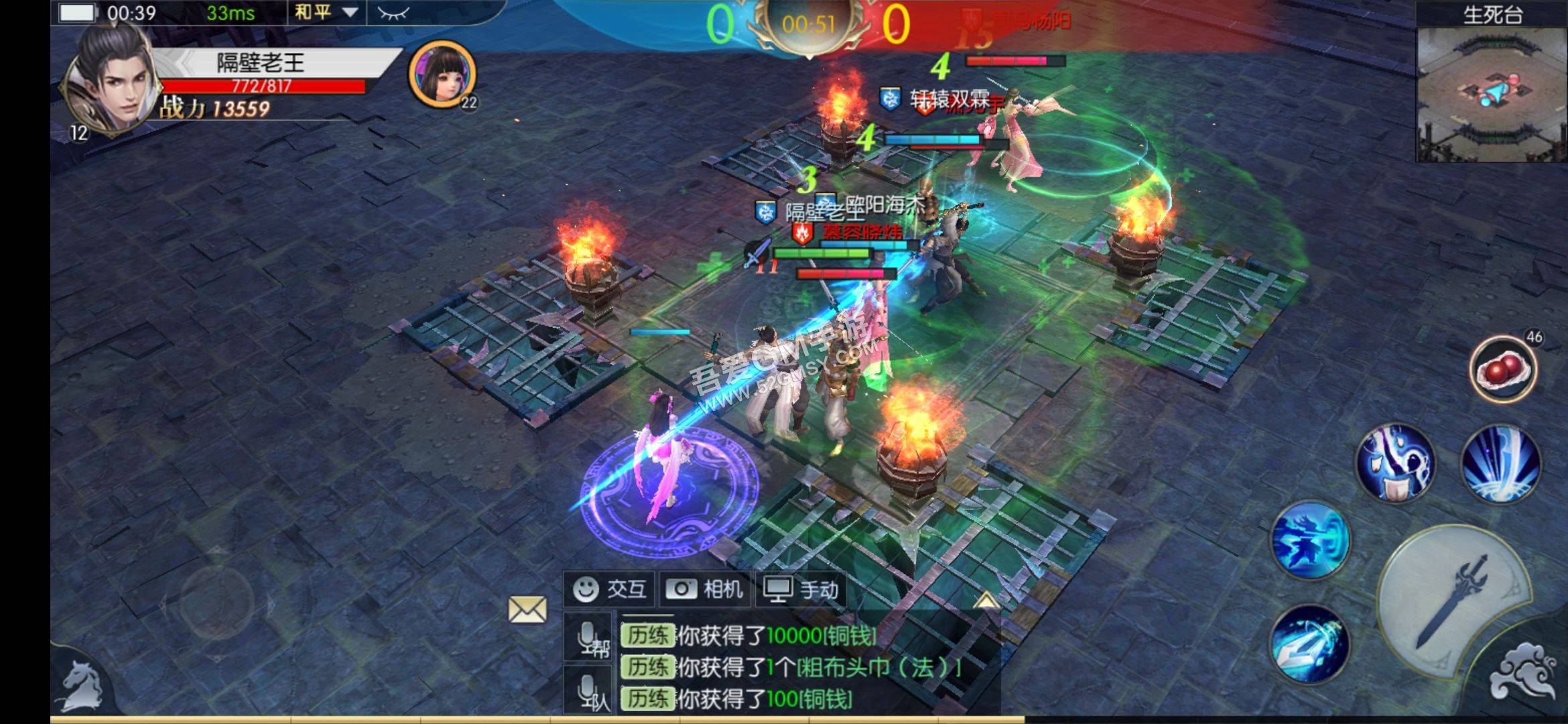
Task: Tap your own red HP bar
Action: (x=261, y=87)
